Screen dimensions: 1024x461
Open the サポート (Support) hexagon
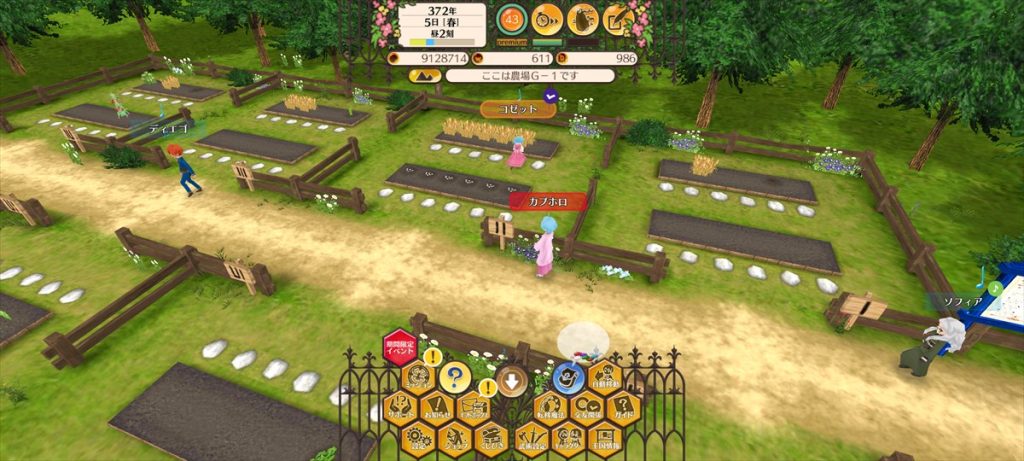[400, 408]
